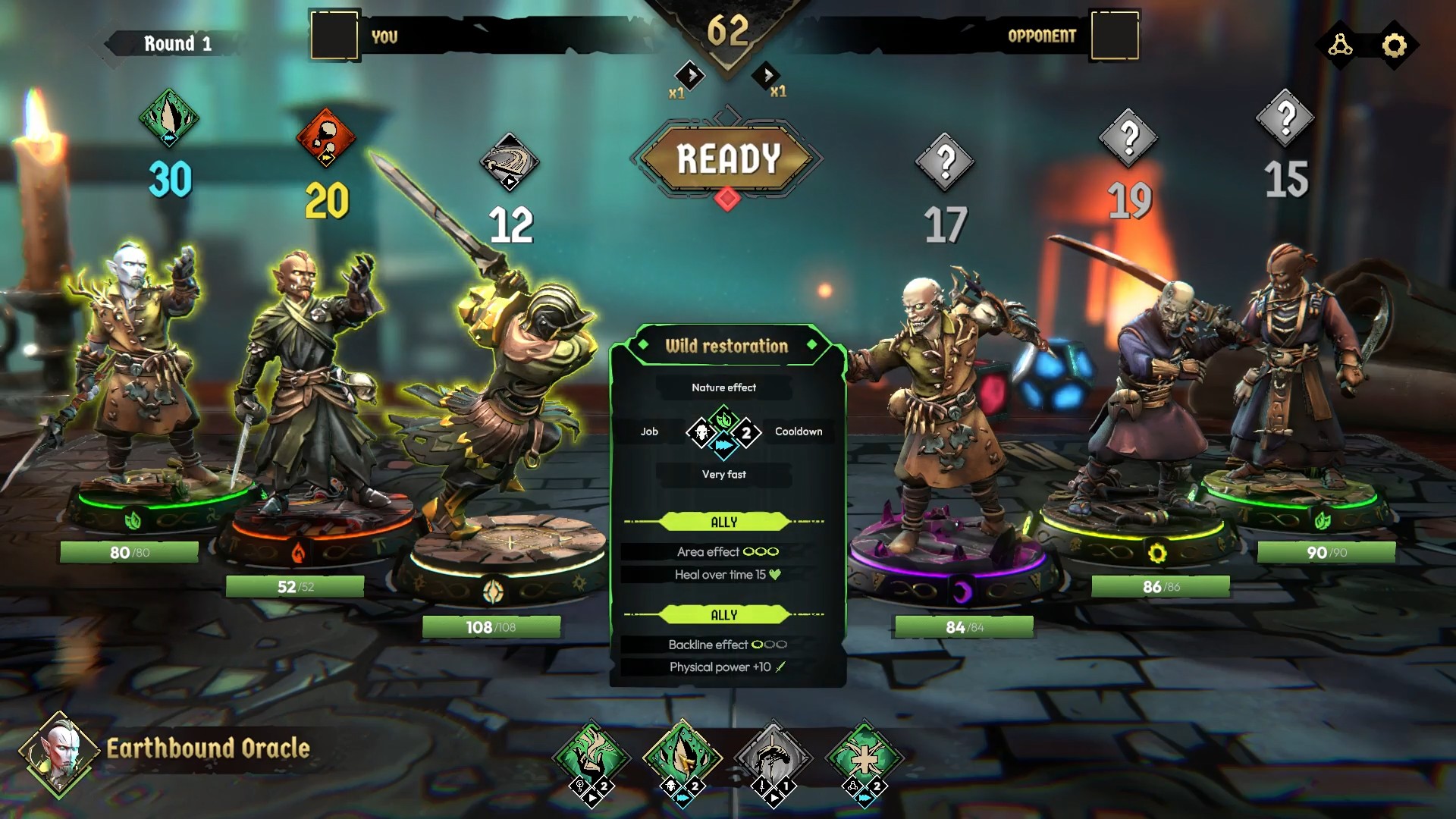
Task: Select the Earthbound Oracle portrait
Action: (60, 753)
